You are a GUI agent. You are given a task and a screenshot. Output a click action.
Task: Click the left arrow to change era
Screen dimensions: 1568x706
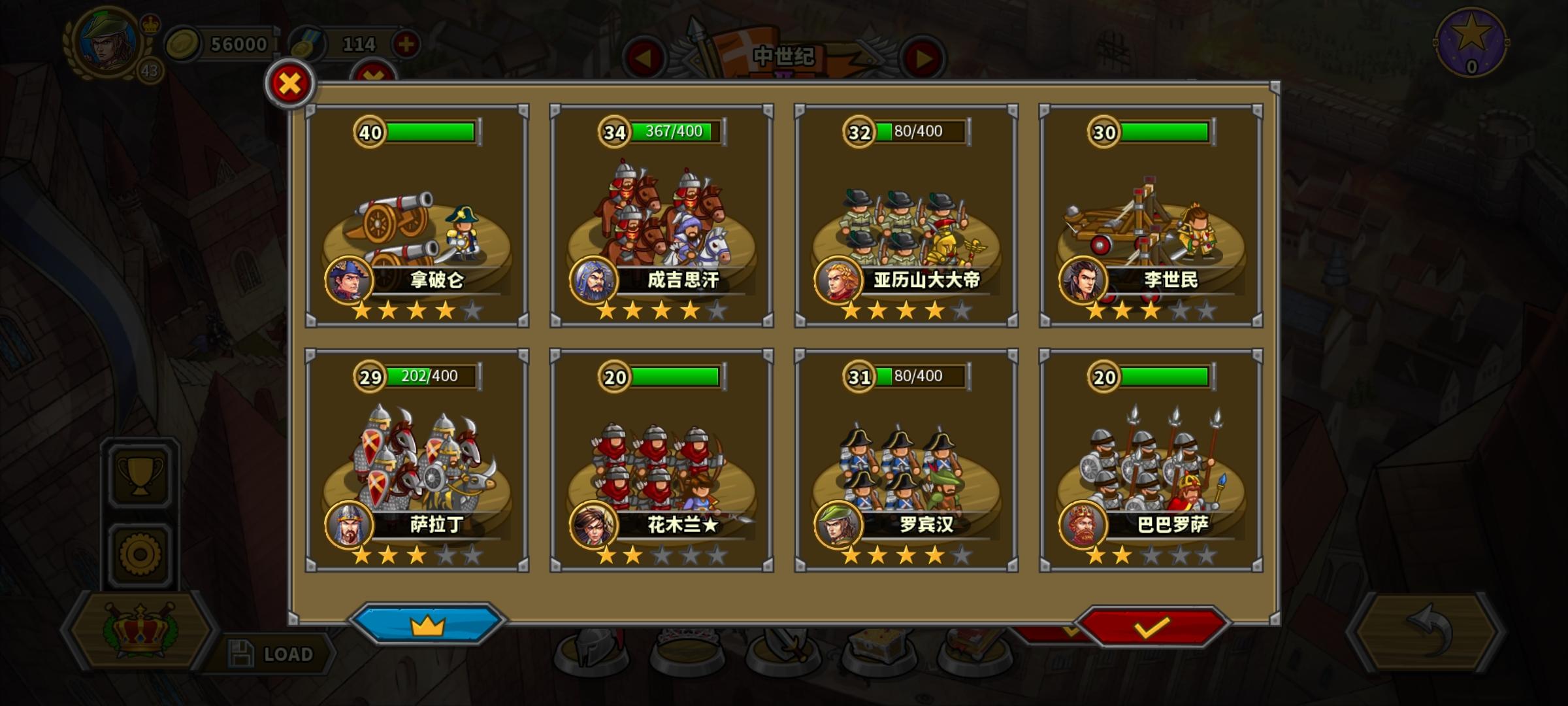[x=644, y=59]
